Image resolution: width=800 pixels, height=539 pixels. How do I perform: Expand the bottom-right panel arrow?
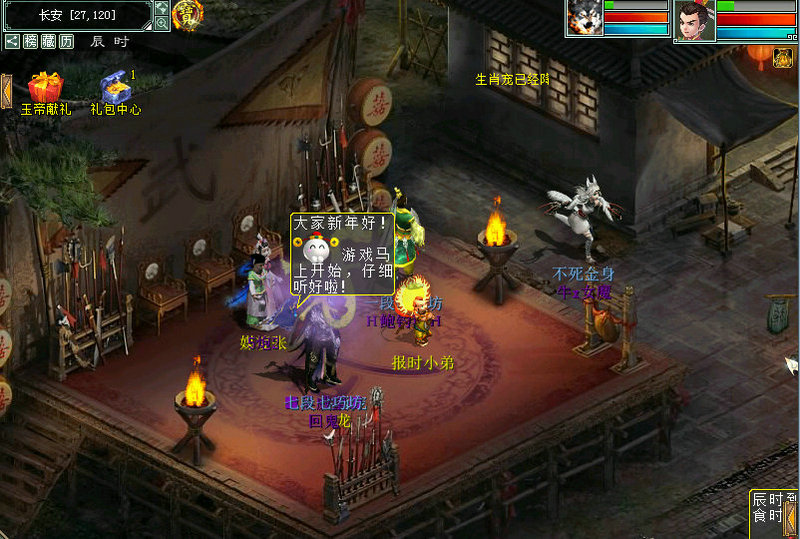790,516
